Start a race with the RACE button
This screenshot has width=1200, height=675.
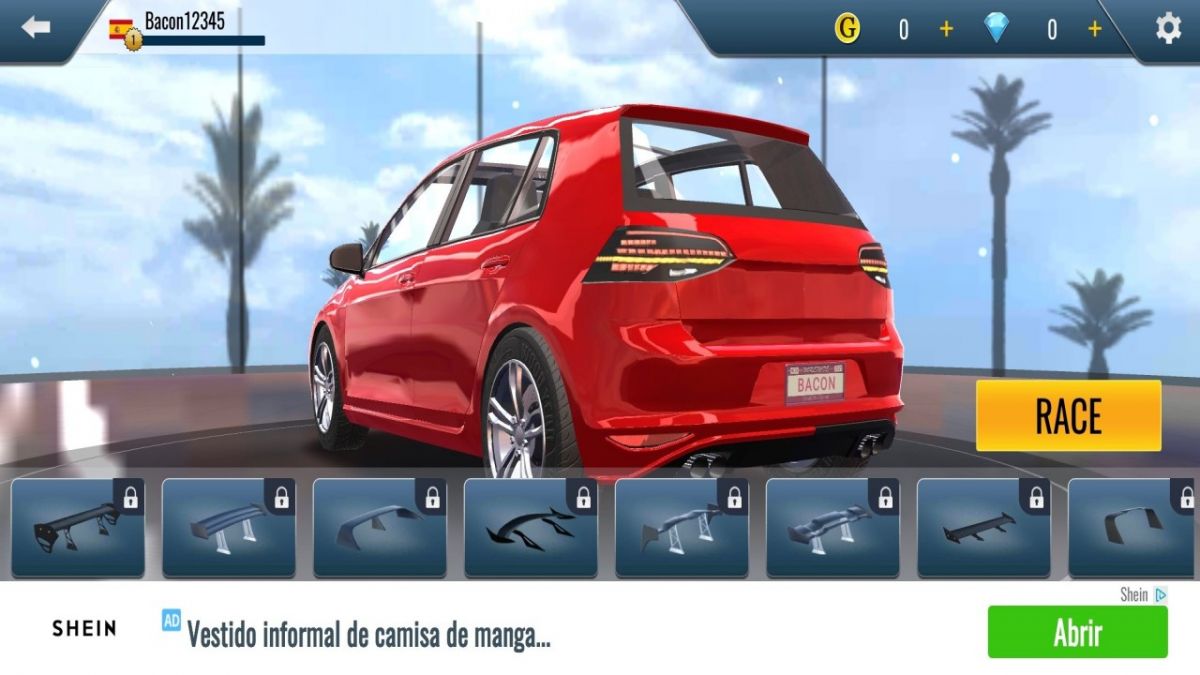pos(1068,416)
